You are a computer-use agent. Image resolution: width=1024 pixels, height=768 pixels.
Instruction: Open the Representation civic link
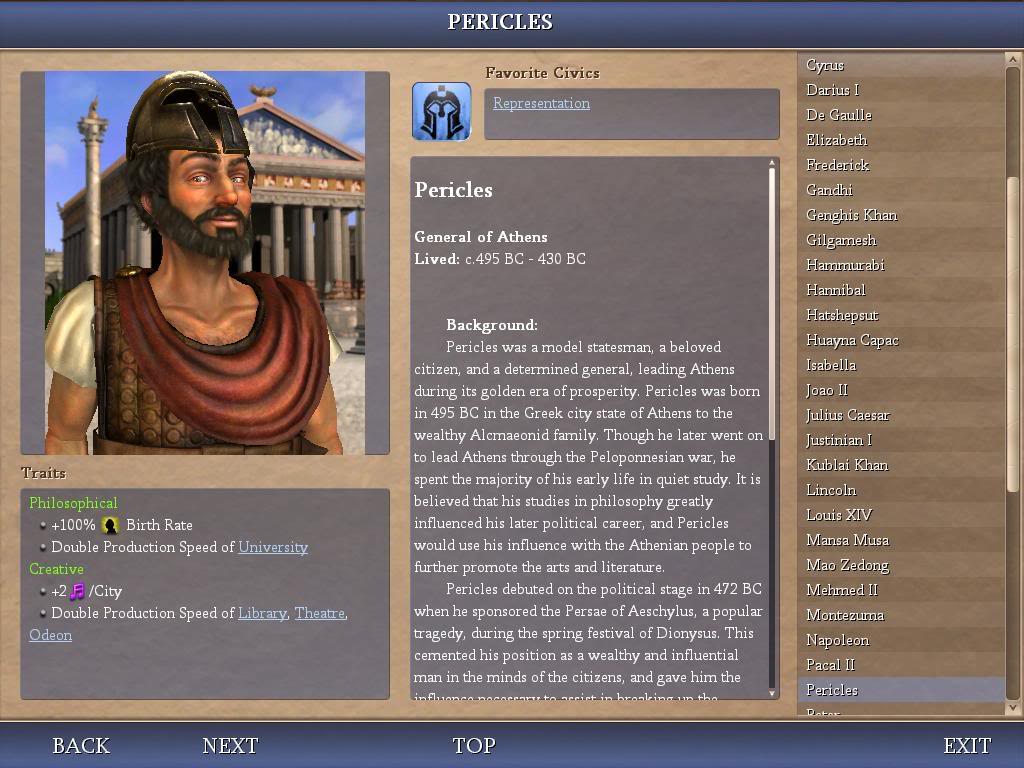(x=541, y=103)
